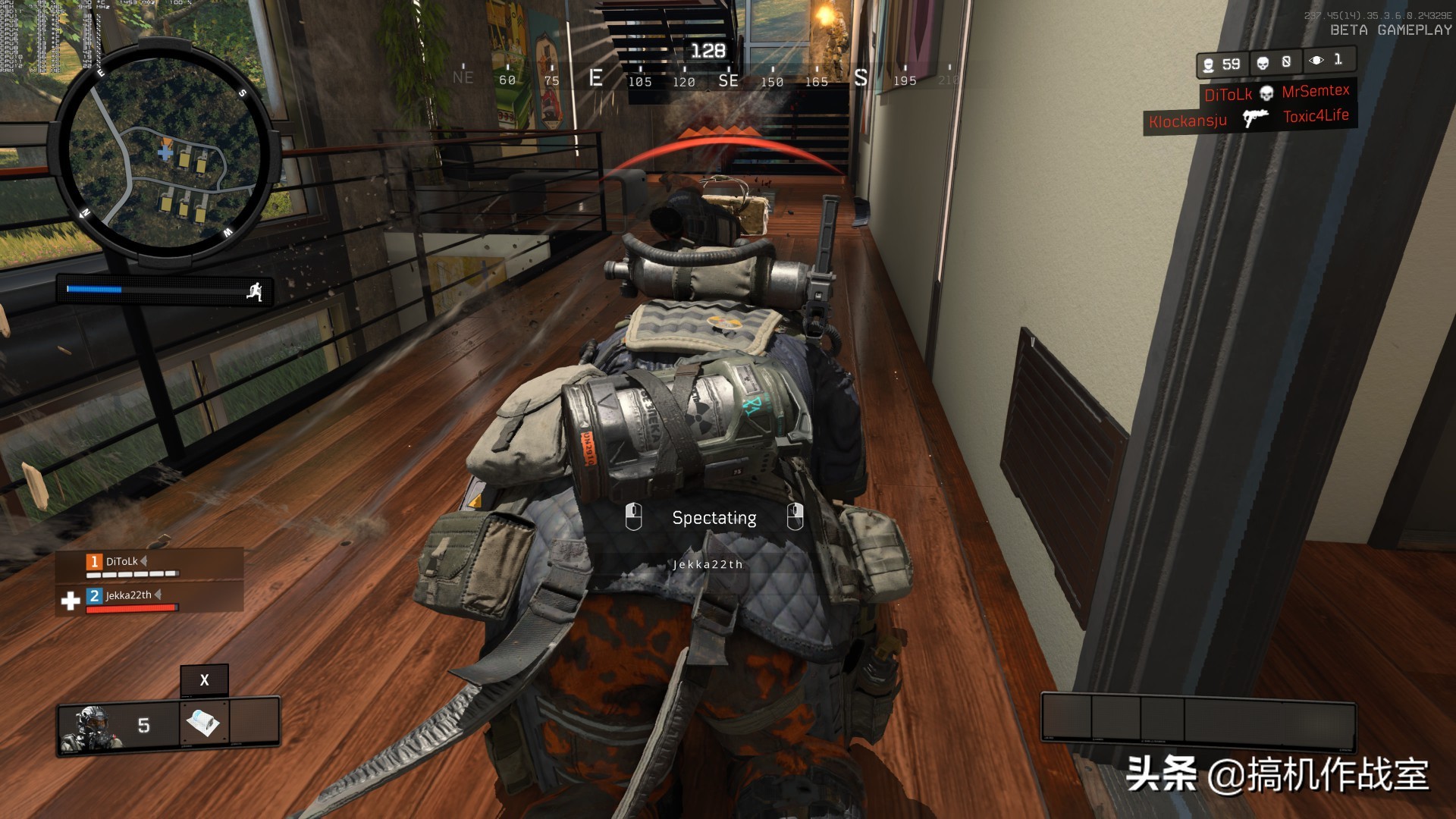The image size is (1456, 819).
Task: Select Jekka22th in the squad list
Action: pyautogui.click(x=128, y=596)
